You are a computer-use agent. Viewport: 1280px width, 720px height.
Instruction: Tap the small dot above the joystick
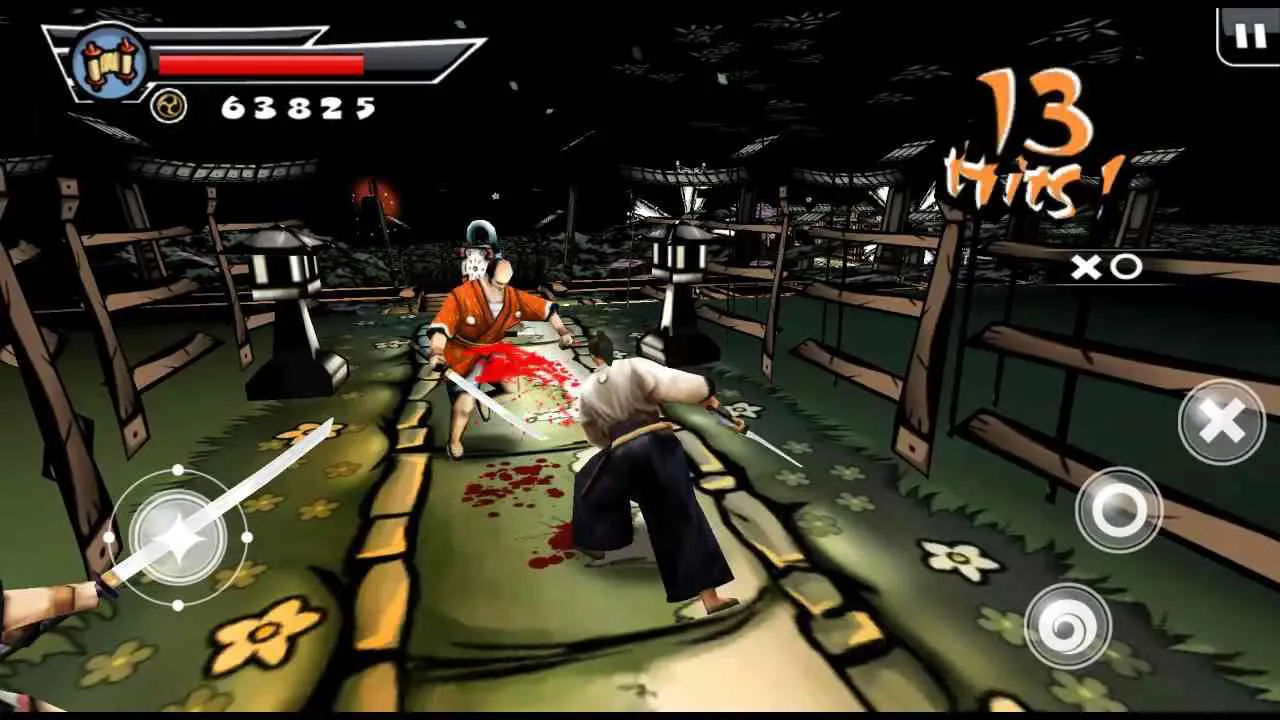tap(178, 470)
